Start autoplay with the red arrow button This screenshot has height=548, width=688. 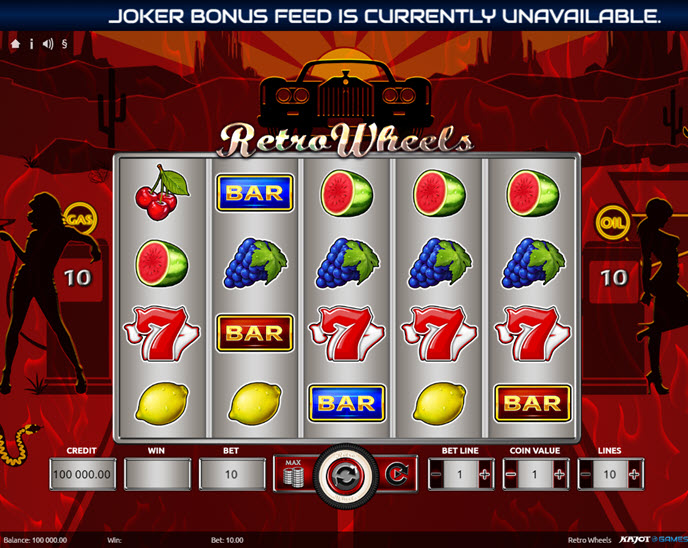click(395, 474)
